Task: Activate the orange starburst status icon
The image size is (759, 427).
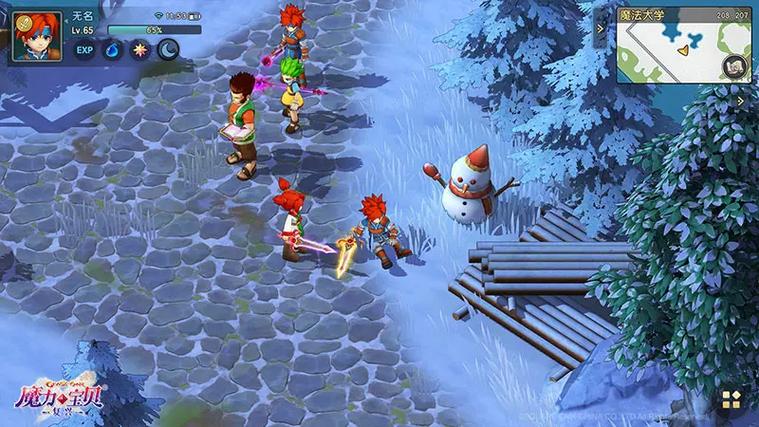Action: pos(140,50)
